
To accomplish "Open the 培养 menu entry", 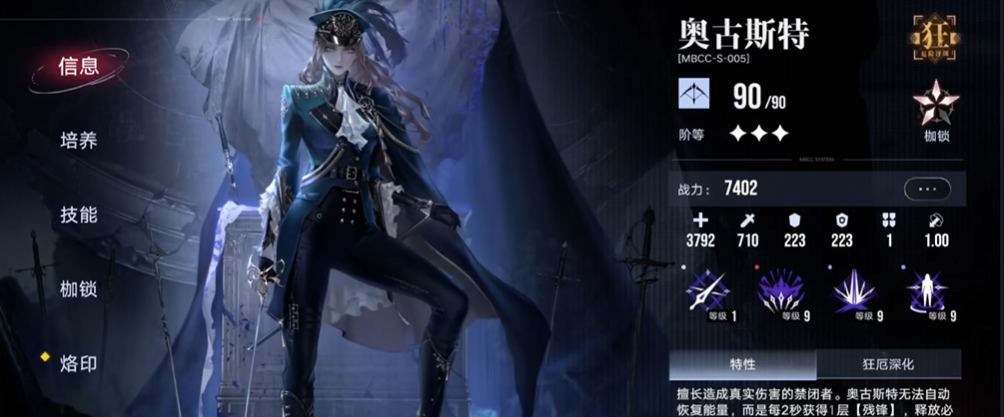I will [x=78, y=141].
